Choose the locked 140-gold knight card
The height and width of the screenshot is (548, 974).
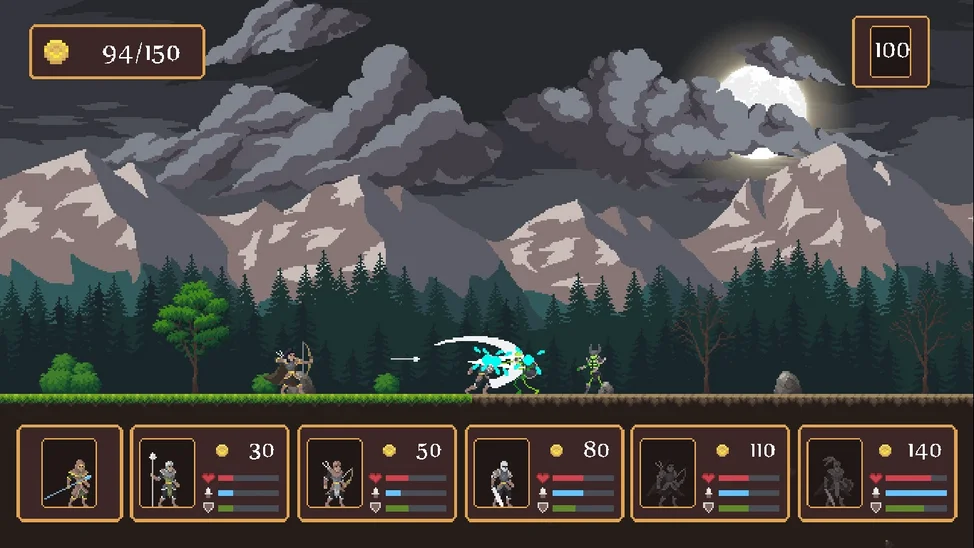coord(877,473)
